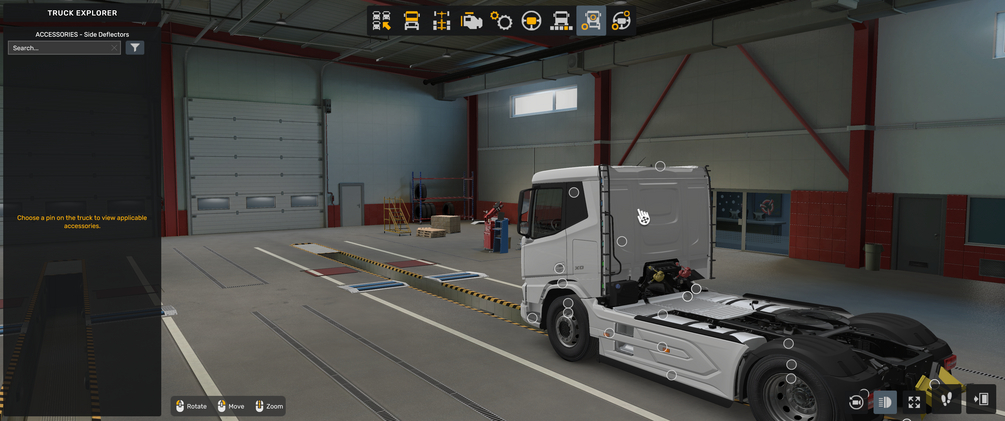Open the truck paint swatches category
The image size is (1005, 421).
click(x=561, y=20)
